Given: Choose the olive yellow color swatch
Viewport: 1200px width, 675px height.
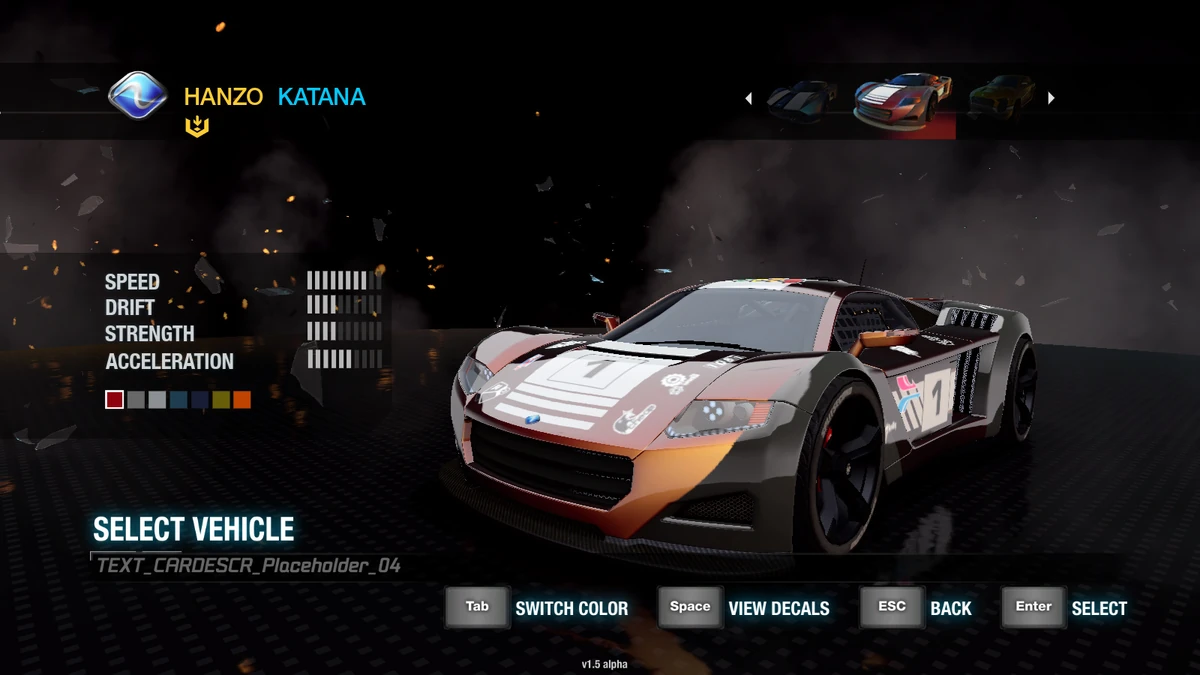Looking at the screenshot, I should pos(220,400).
